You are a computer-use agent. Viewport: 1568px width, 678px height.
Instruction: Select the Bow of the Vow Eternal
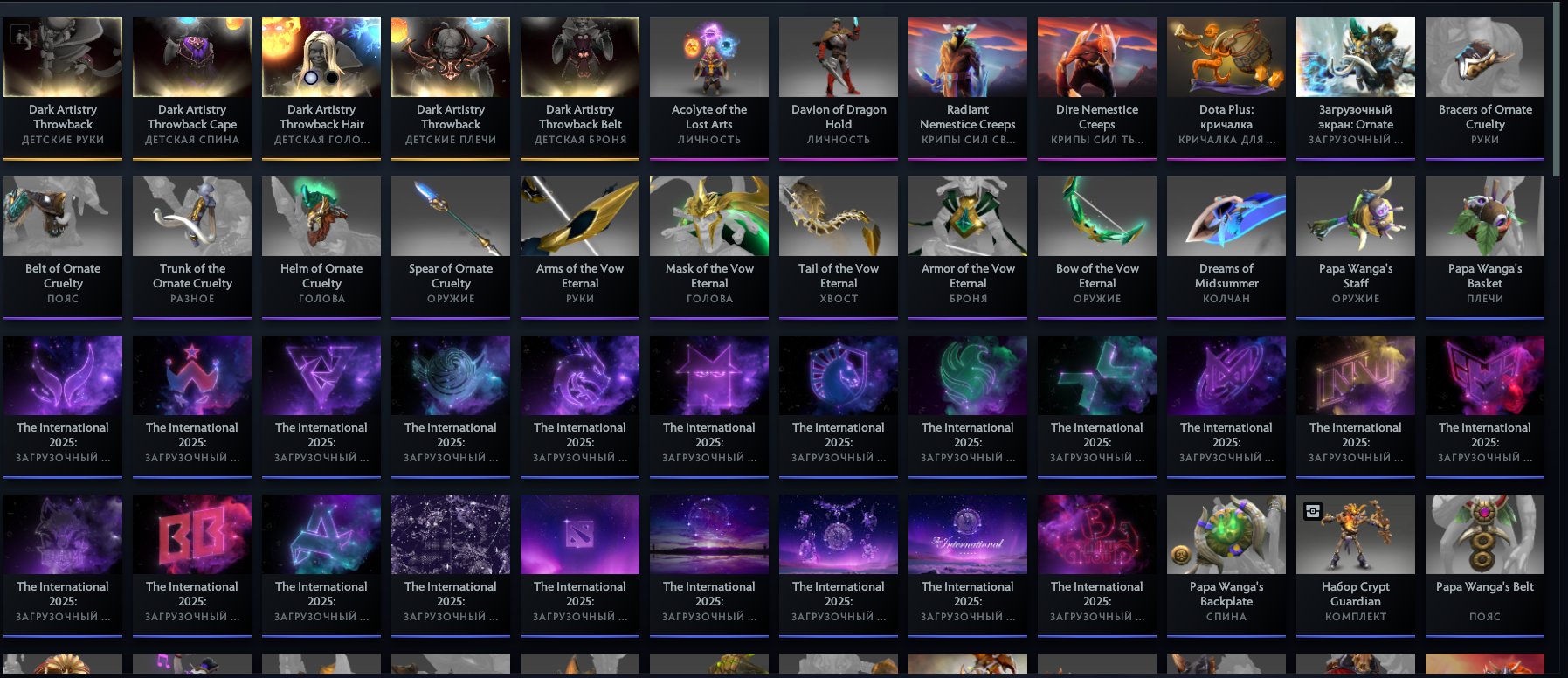(1096, 216)
